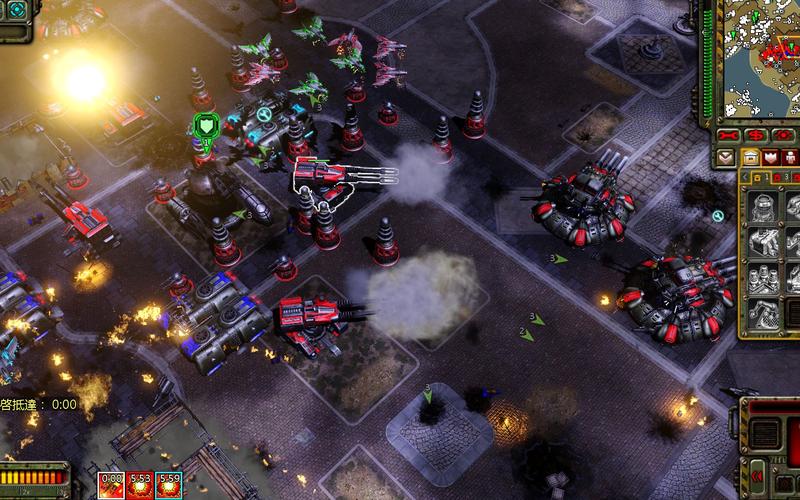Select the cyan-bordered superweapon timer icon
The image size is (800, 500).
(169, 485)
